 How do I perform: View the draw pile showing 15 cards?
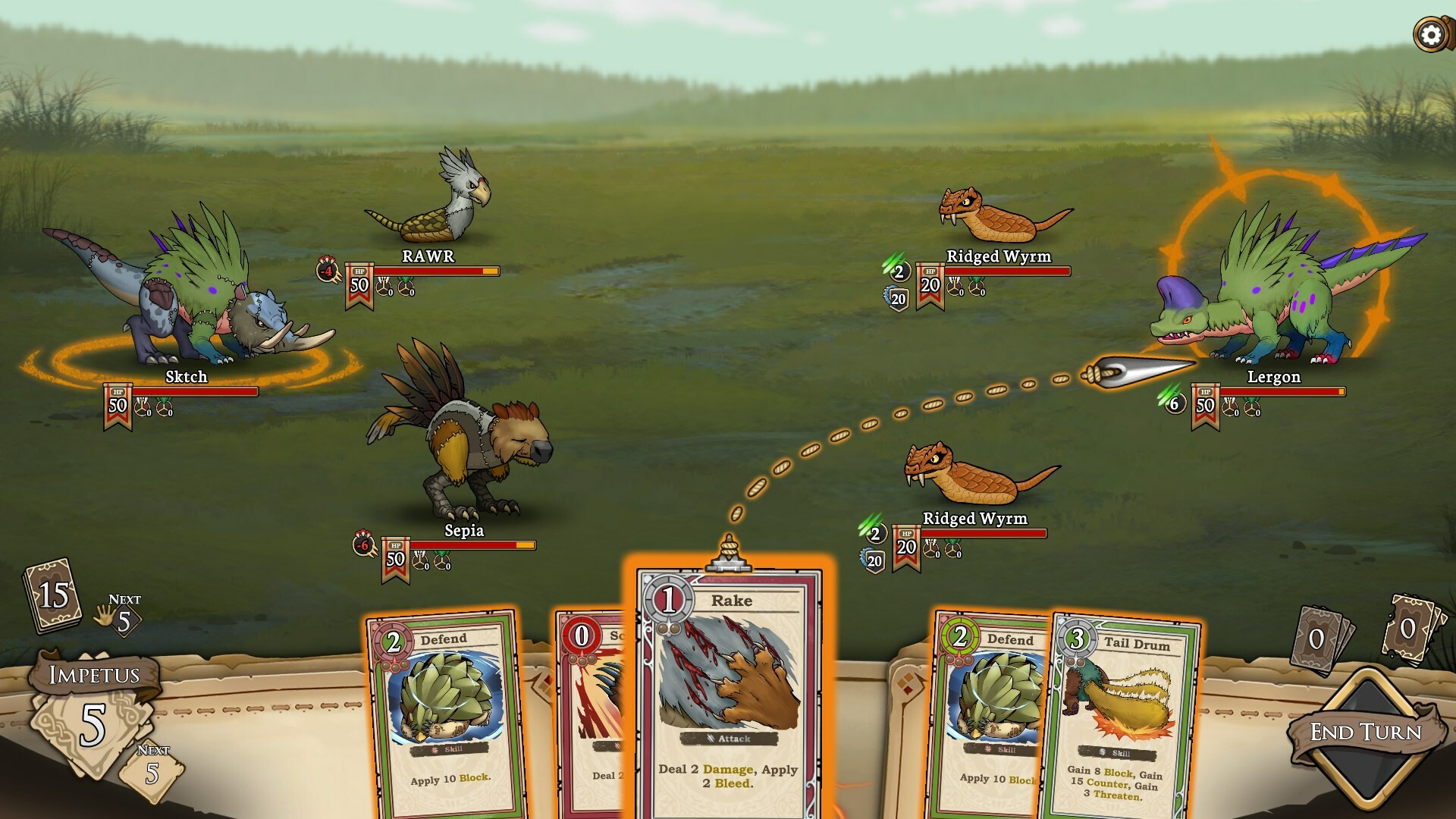click(x=53, y=595)
